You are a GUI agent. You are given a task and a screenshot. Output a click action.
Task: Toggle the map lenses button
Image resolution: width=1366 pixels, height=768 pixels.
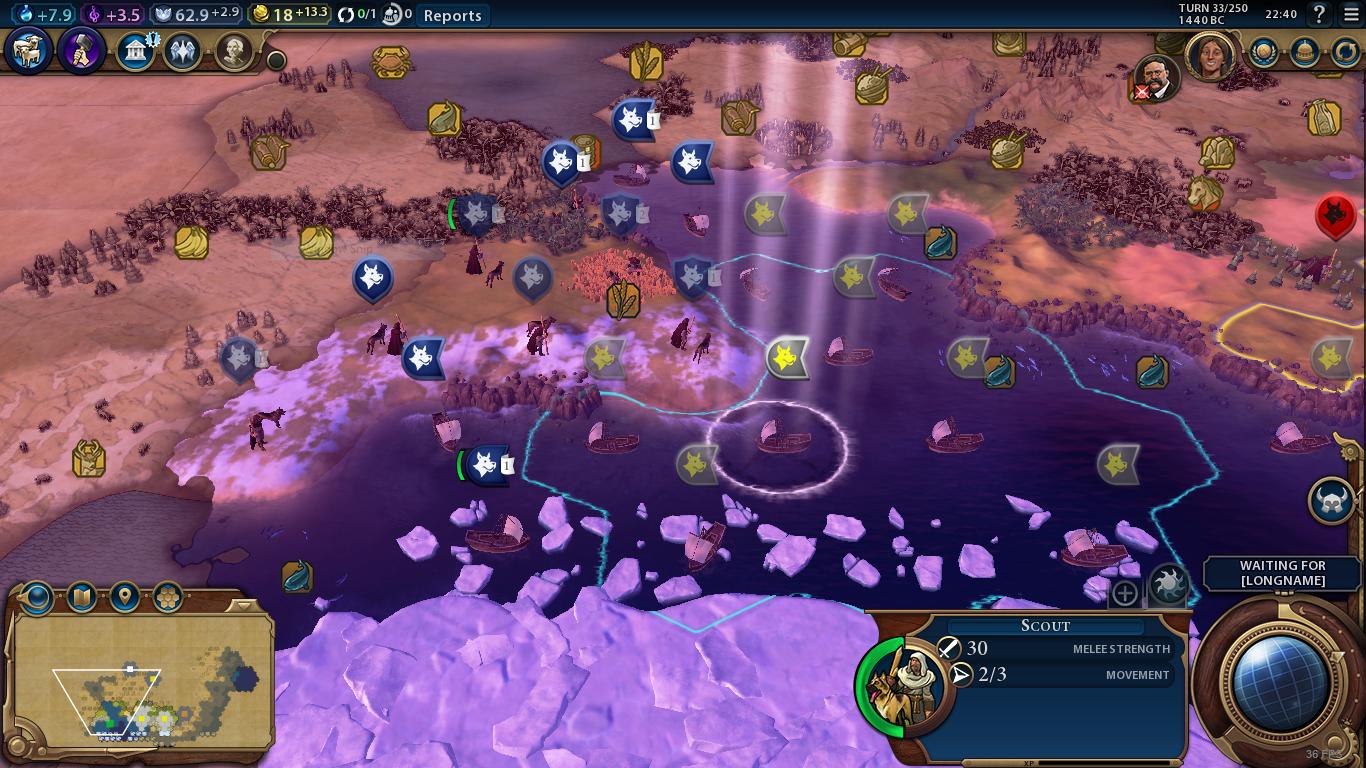[81, 597]
